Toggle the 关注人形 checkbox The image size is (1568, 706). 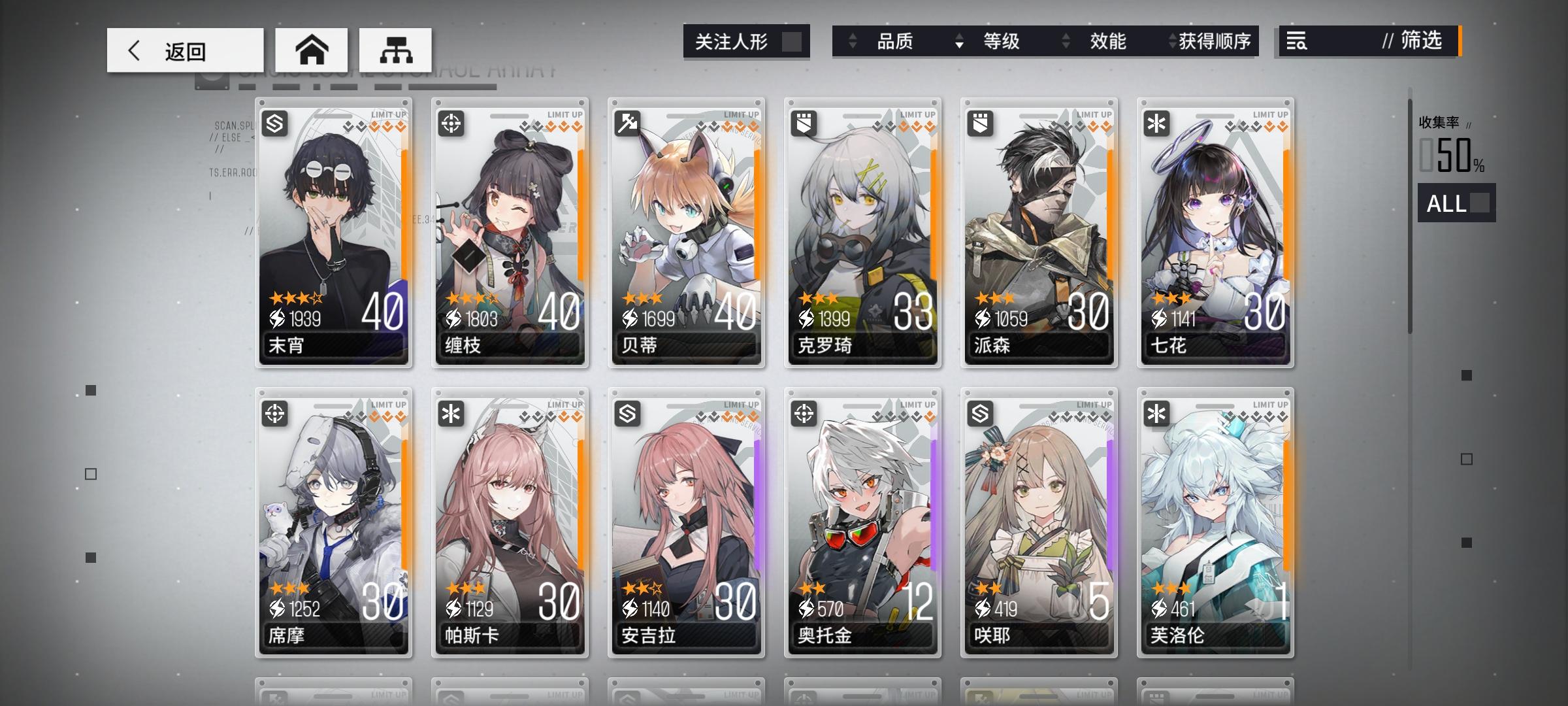click(792, 41)
